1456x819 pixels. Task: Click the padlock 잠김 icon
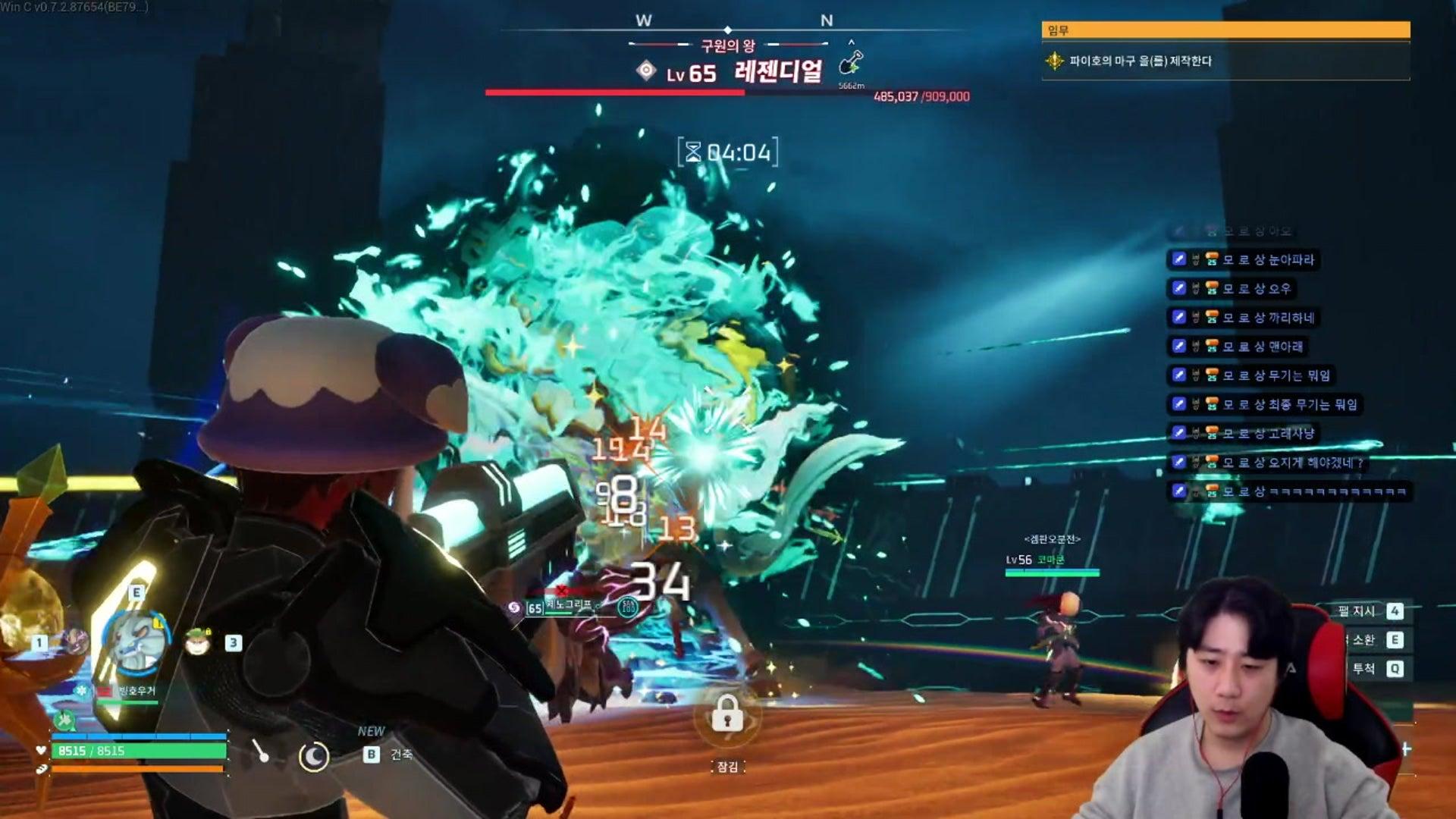click(727, 714)
